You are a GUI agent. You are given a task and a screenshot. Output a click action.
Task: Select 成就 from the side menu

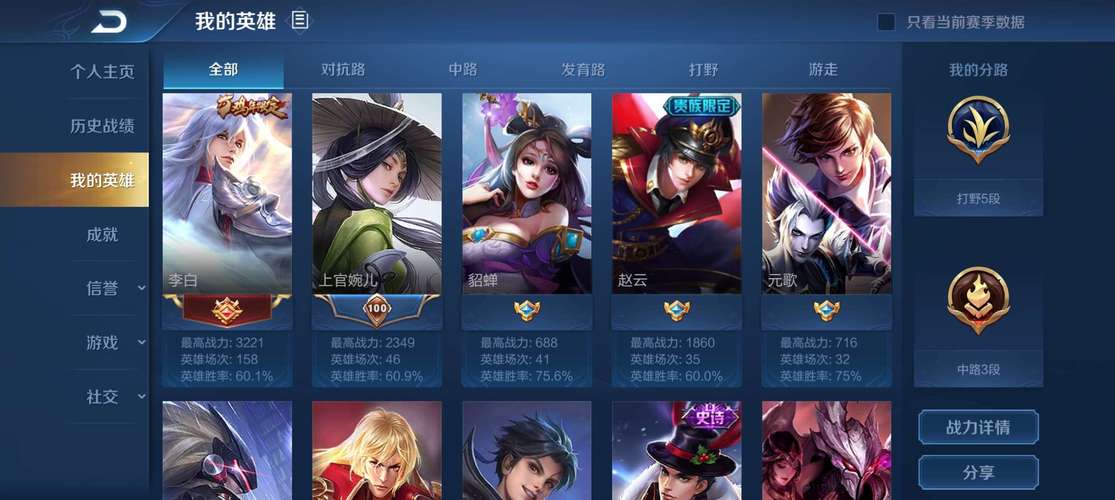coord(101,234)
